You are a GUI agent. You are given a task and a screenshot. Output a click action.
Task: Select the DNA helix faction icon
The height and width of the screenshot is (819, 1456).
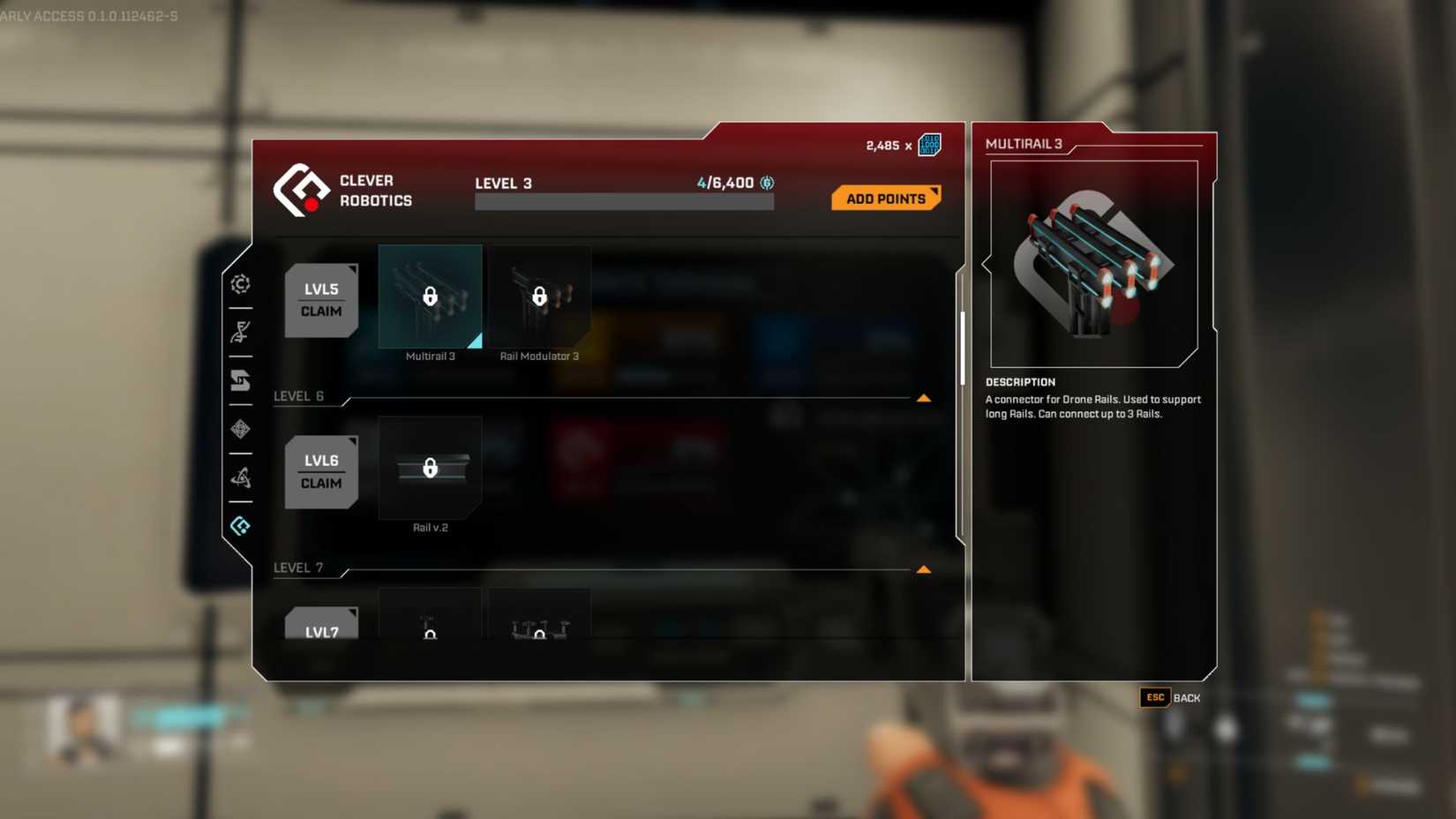[240, 333]
